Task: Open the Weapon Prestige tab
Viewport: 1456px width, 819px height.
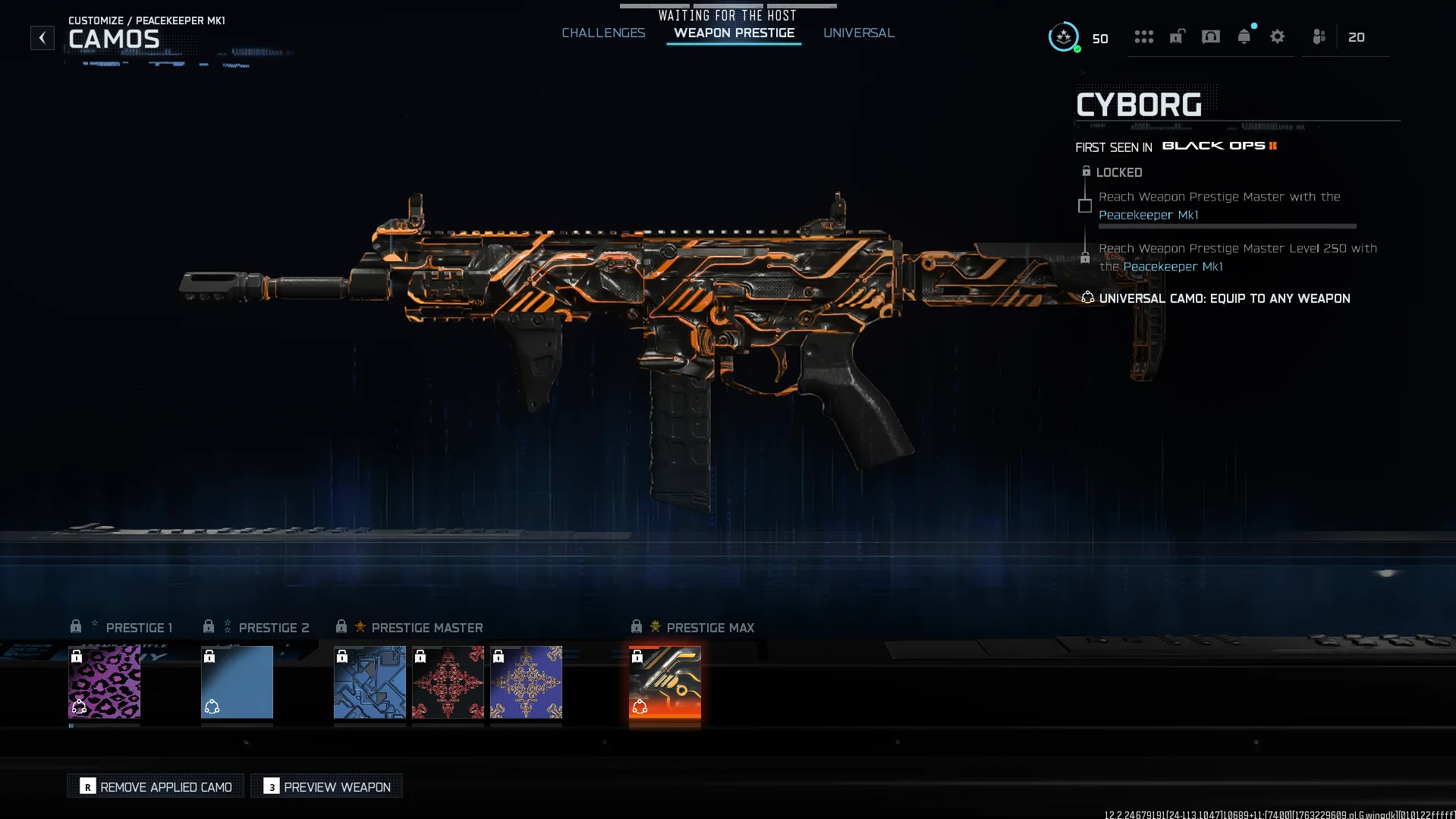Action: tap(734, 33)
